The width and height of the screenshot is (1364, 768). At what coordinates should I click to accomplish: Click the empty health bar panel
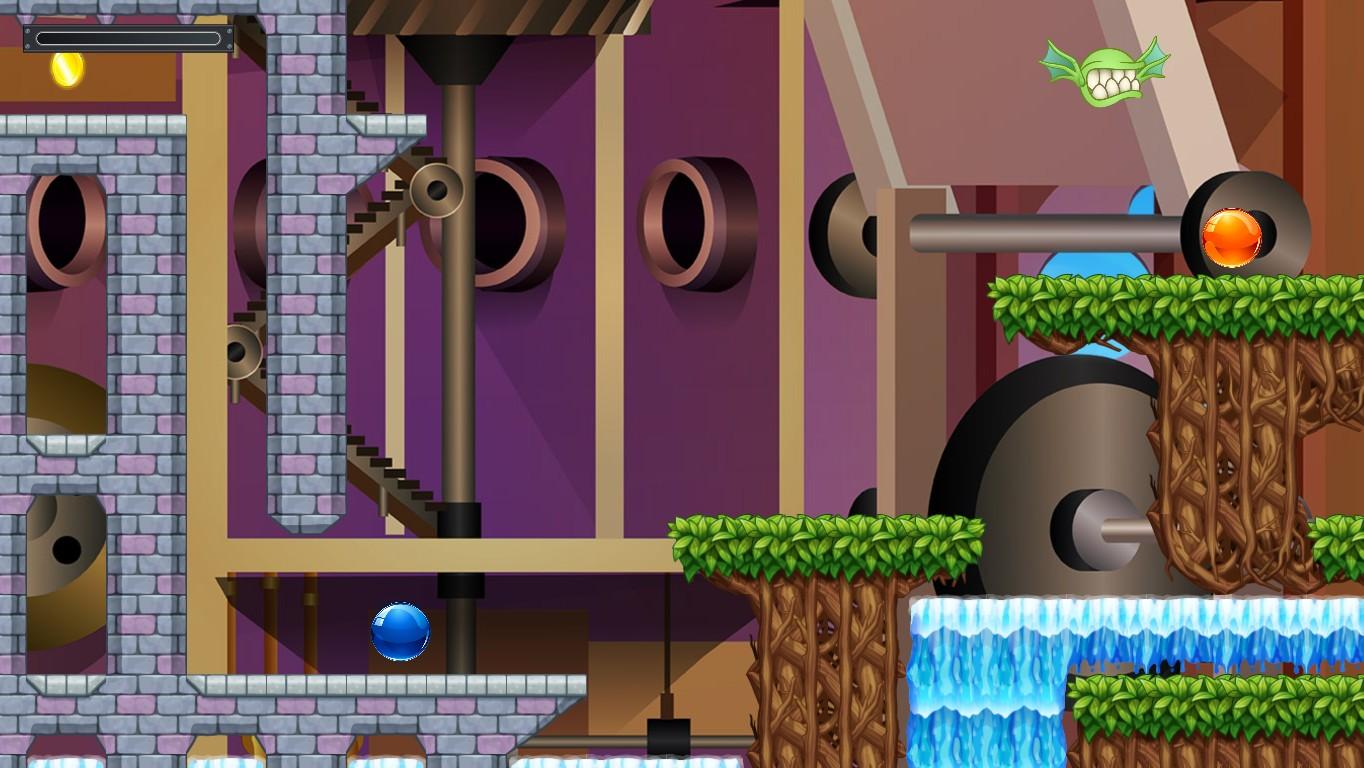130,38
